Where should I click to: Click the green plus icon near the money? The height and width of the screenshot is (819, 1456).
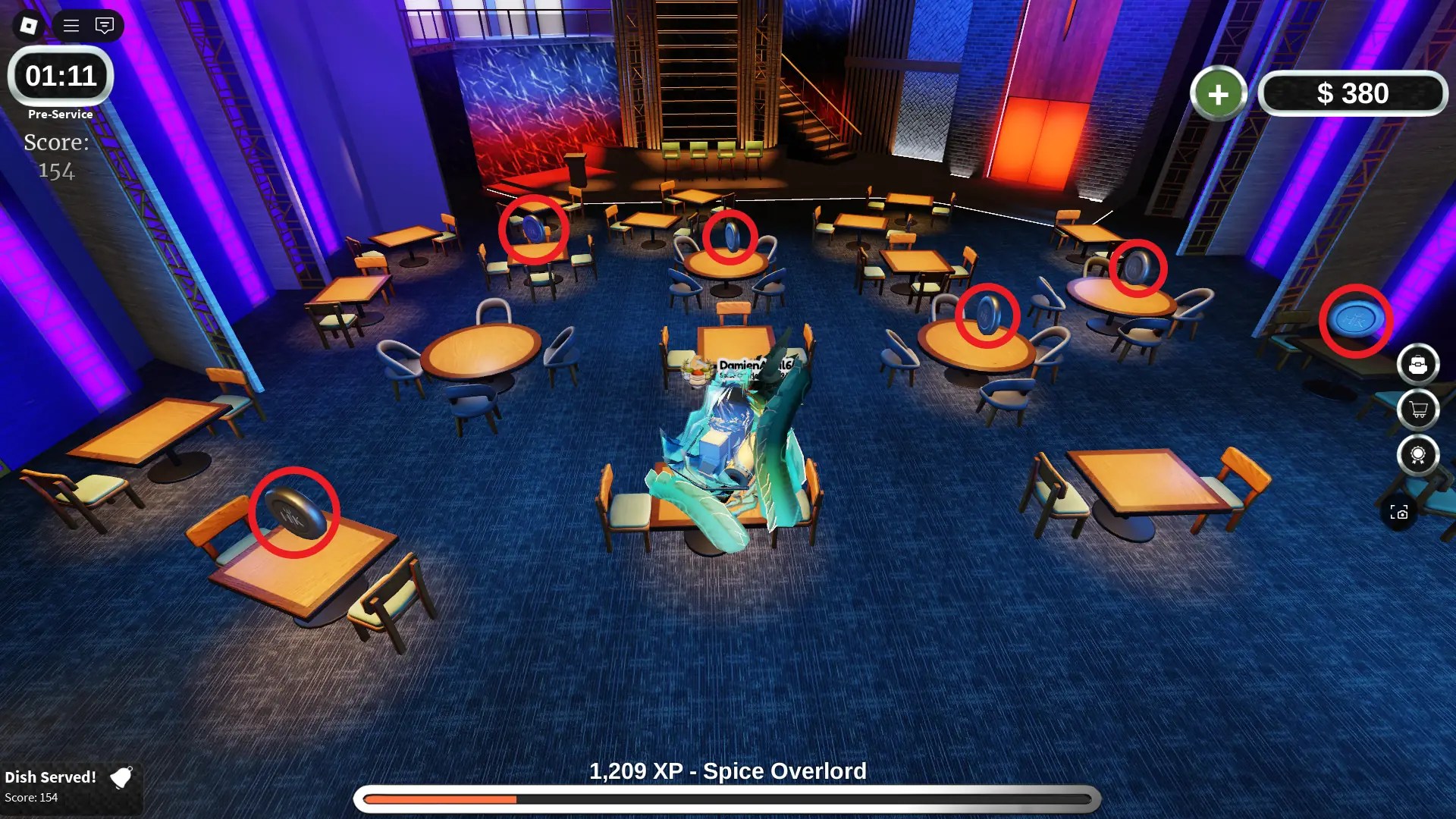tap(1219, 93)
